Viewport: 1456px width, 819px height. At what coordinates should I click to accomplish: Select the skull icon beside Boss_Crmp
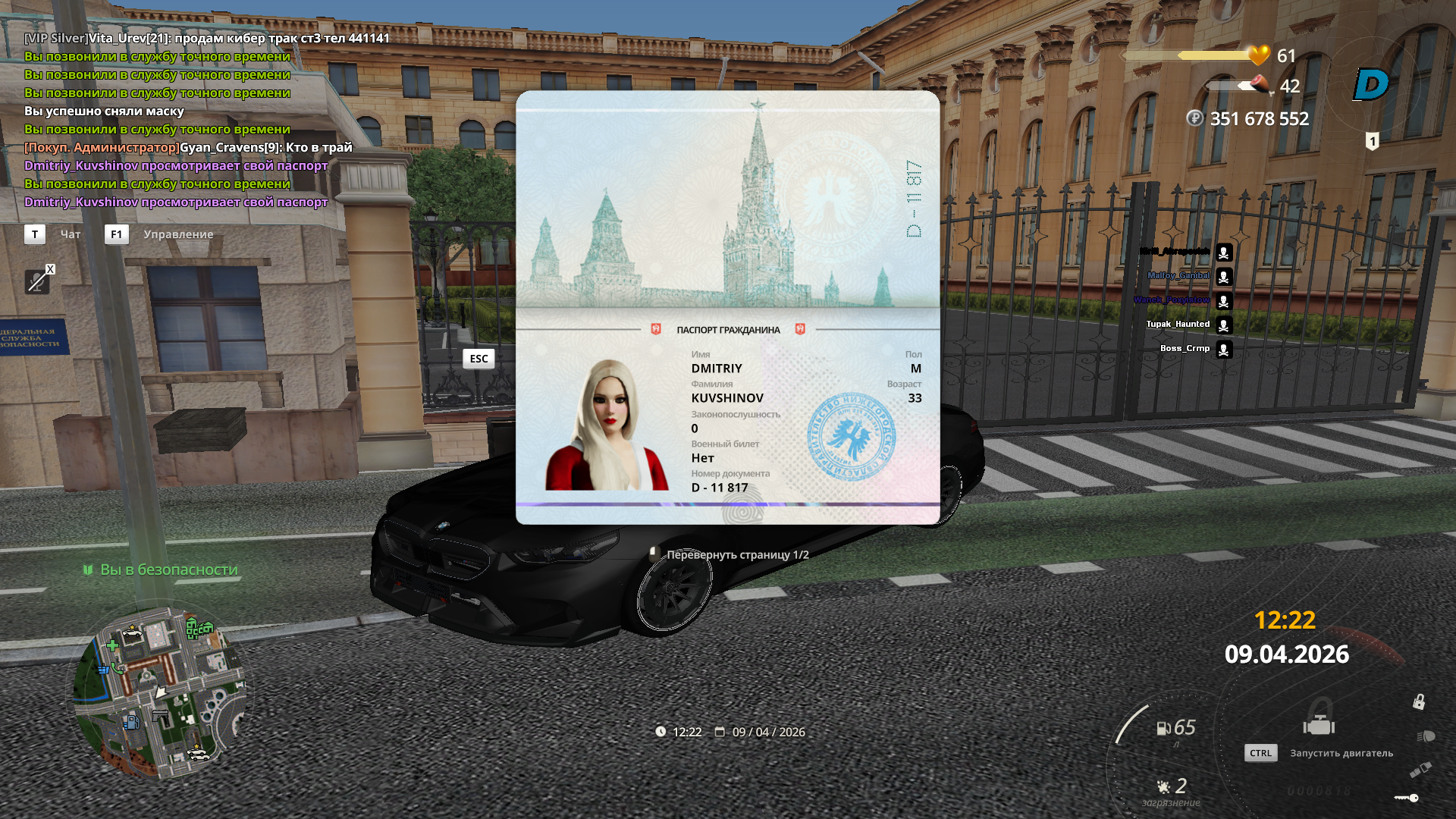pos(1223,350)
